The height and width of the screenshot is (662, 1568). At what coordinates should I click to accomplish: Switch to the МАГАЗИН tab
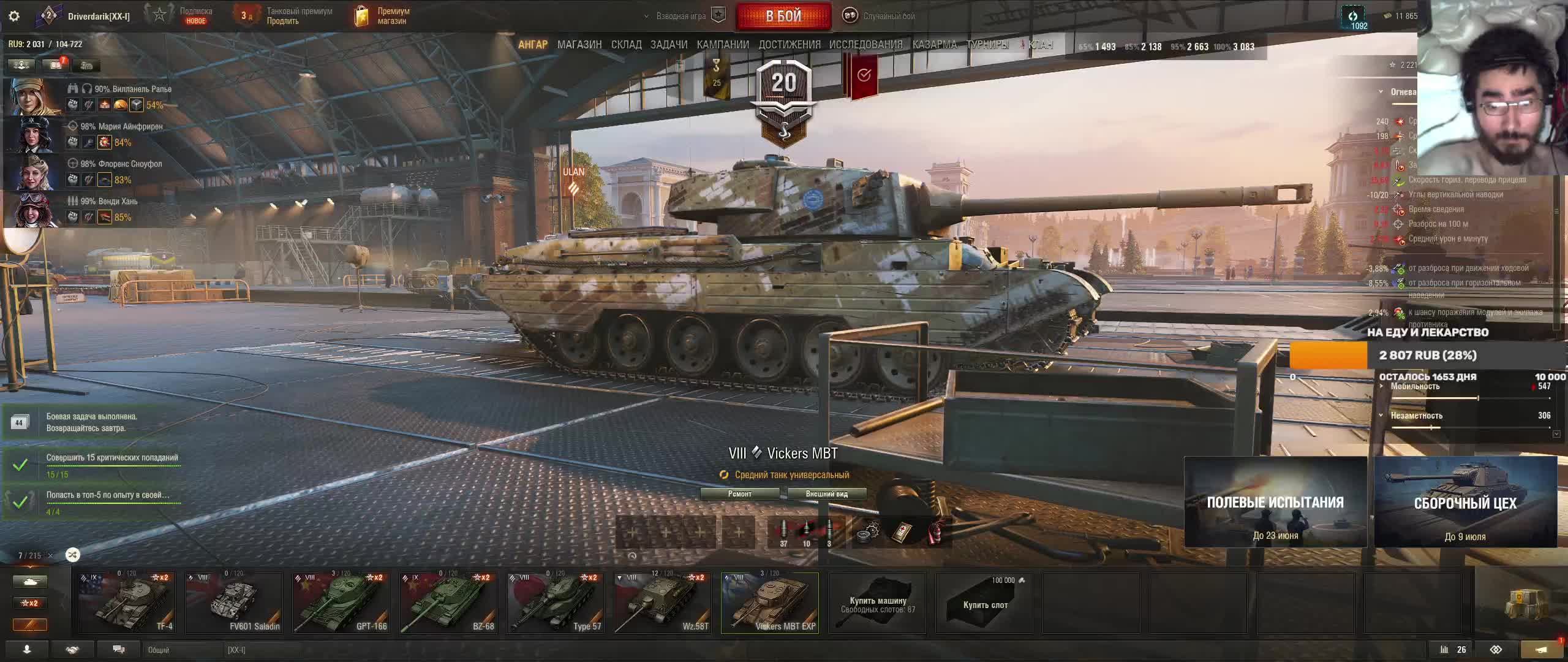(x=579, y=45)
